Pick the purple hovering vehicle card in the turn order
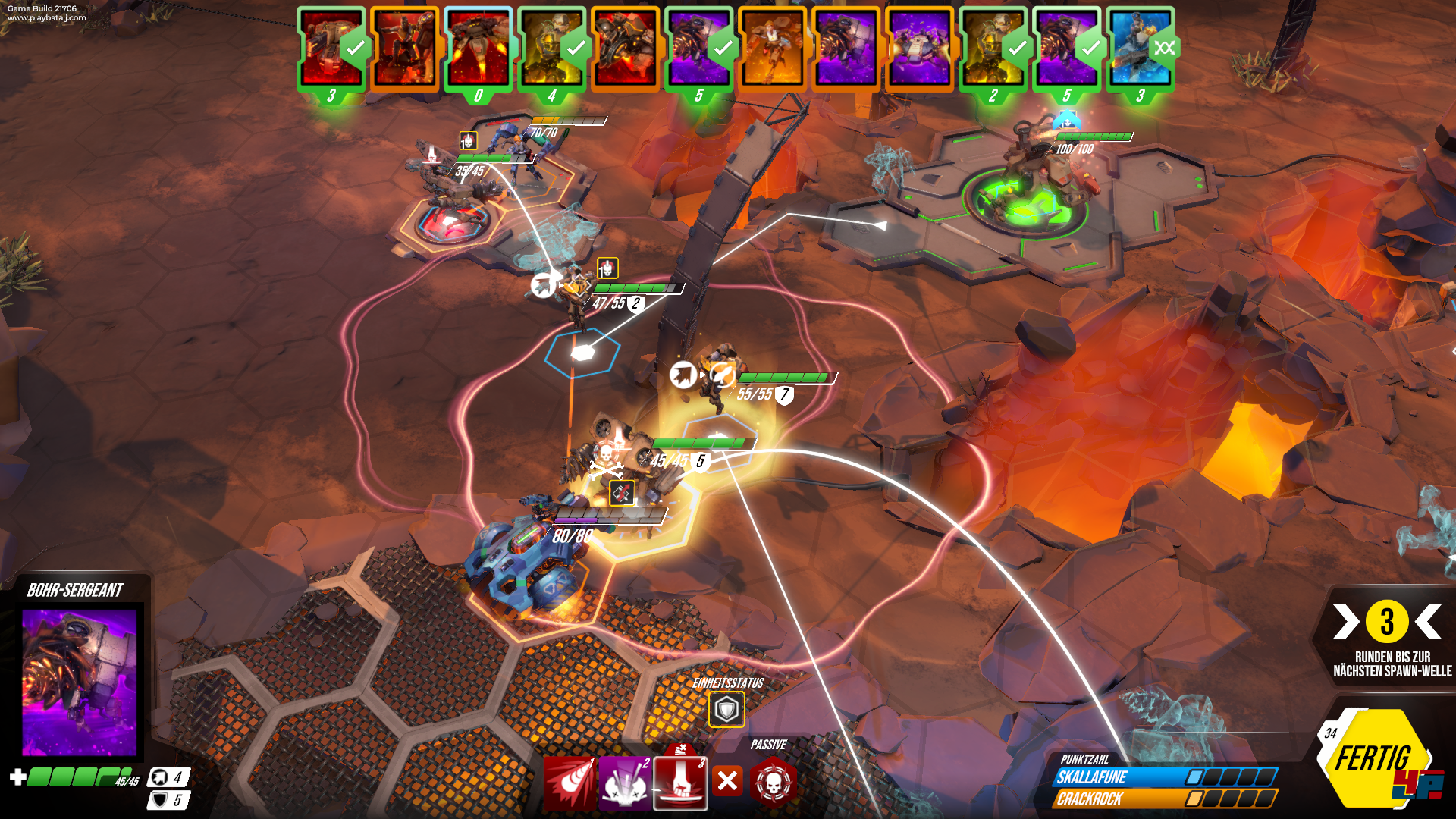This screenshot has width=1456, height=819. pos(919,49)
